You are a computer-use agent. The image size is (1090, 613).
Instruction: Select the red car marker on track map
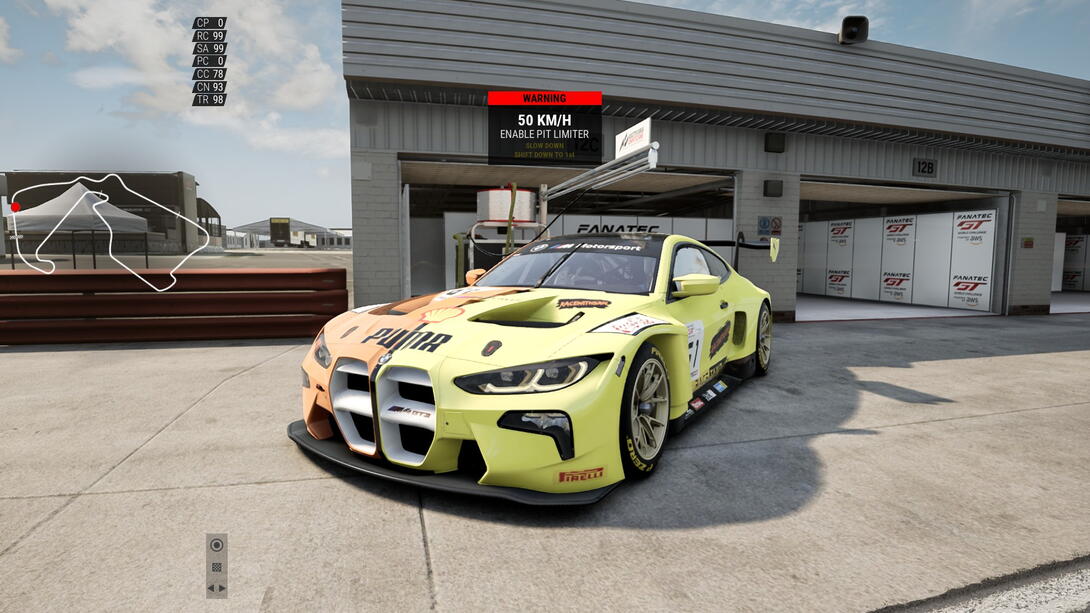(x=15, y=207)
